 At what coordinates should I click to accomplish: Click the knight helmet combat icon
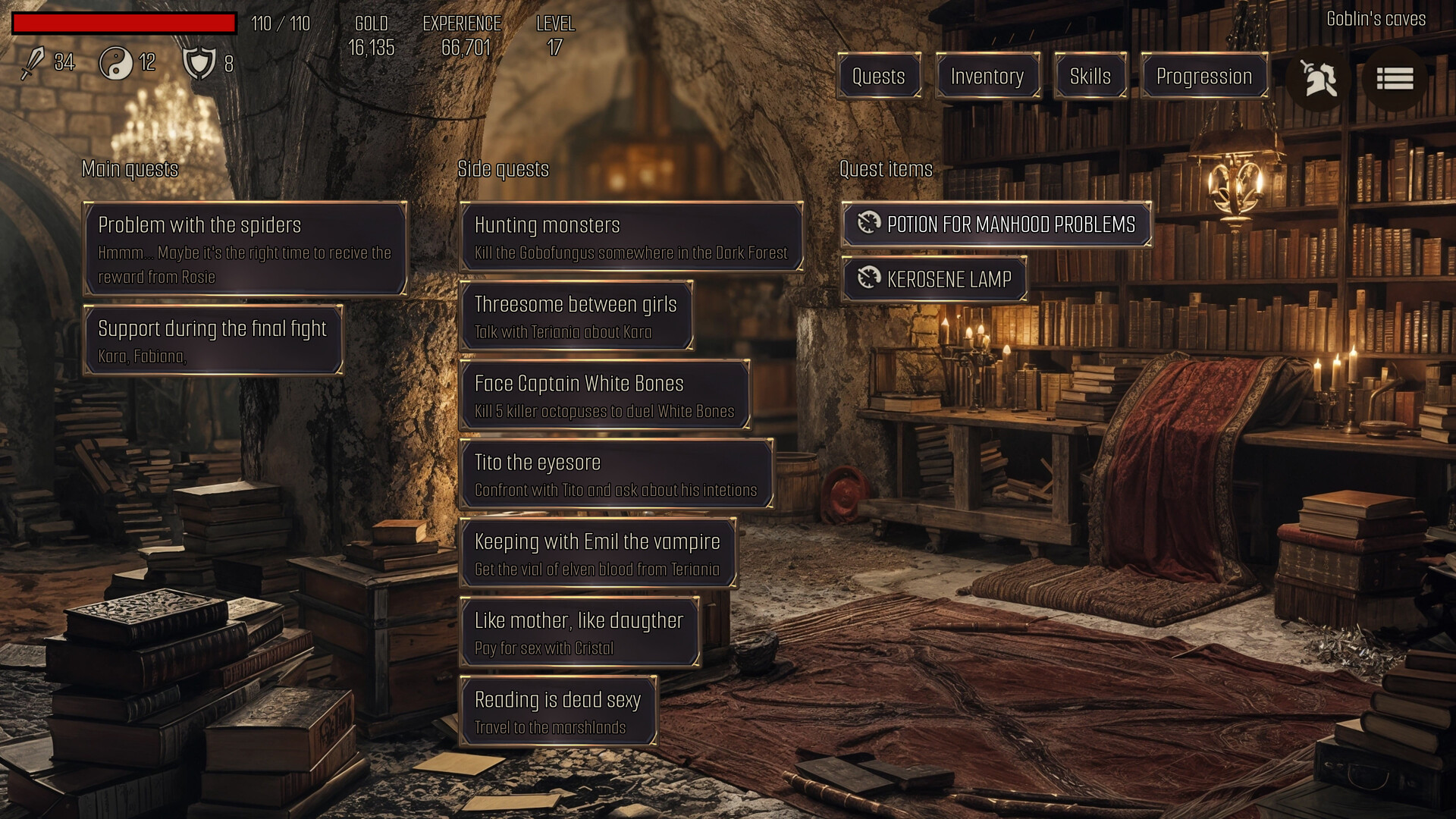1318,78
